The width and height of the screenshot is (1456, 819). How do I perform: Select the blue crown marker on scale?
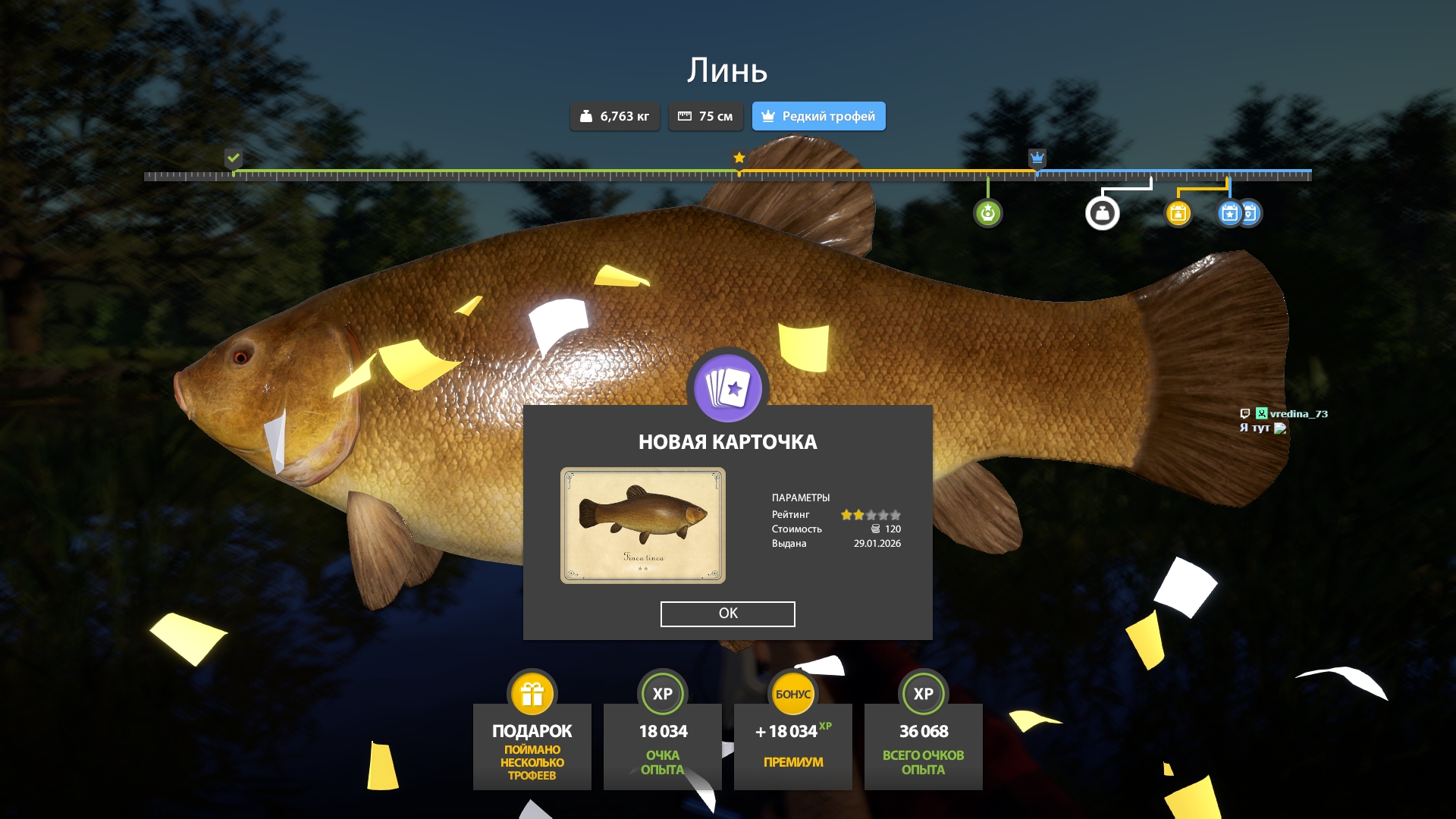1037,158
